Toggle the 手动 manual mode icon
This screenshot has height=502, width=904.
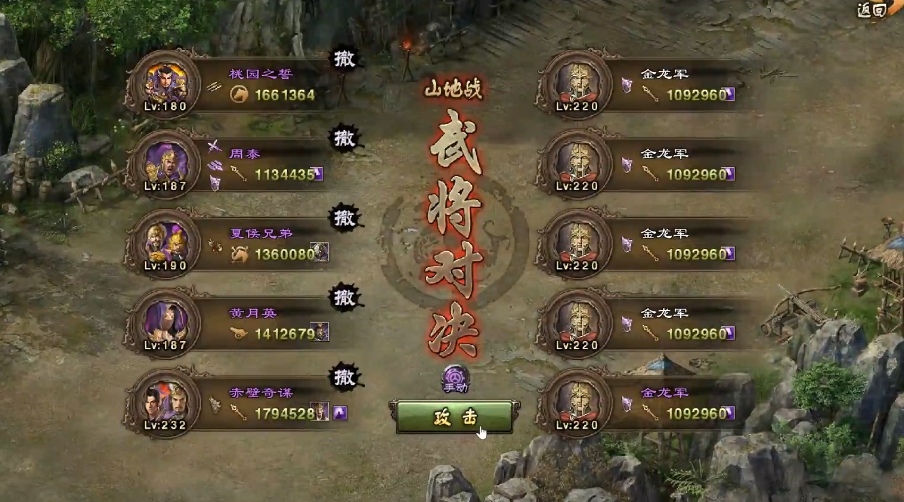pyautogui.click(x=455, y=379)
